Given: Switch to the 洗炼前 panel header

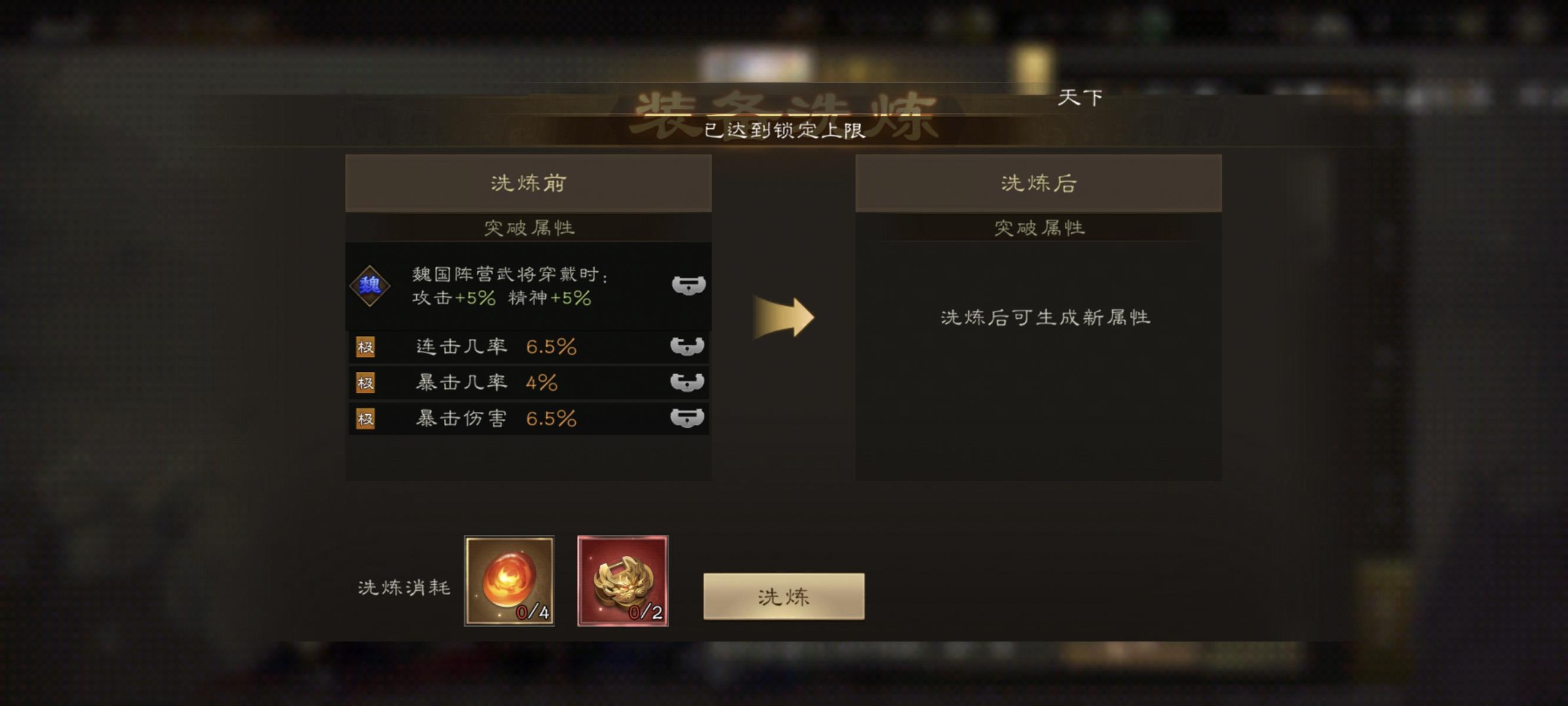Looking at the screenshot, I should point(529,183).
